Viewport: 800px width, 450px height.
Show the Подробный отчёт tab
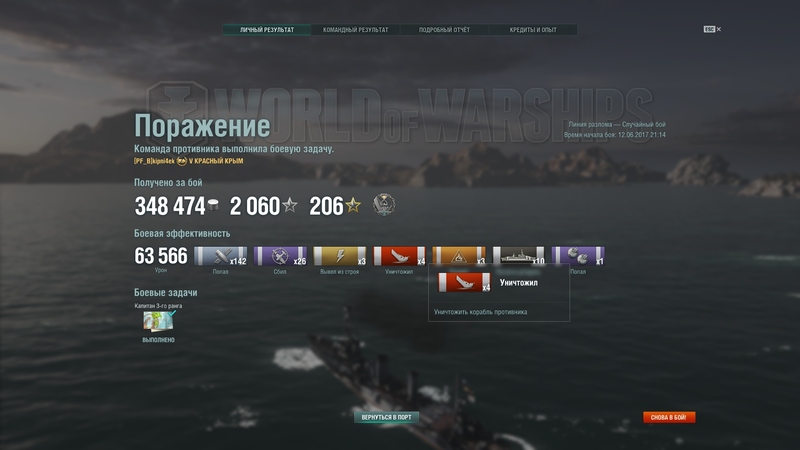point(444,30)
